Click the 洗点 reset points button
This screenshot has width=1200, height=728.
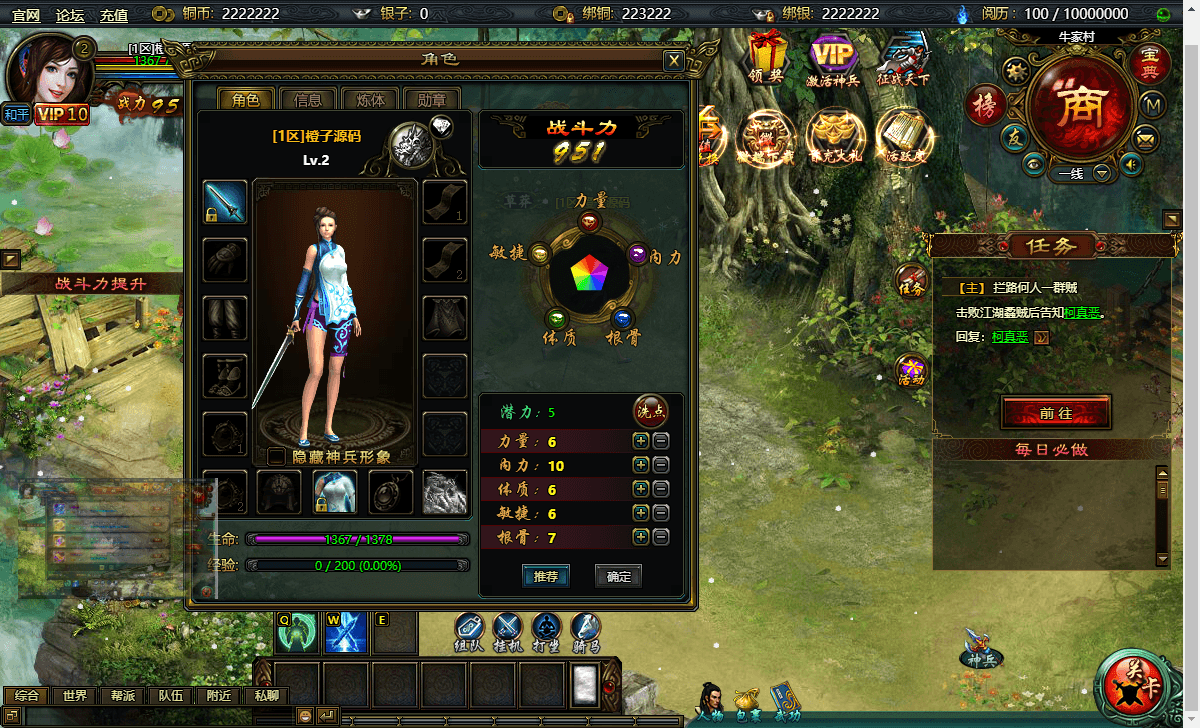tap(650, 411)
